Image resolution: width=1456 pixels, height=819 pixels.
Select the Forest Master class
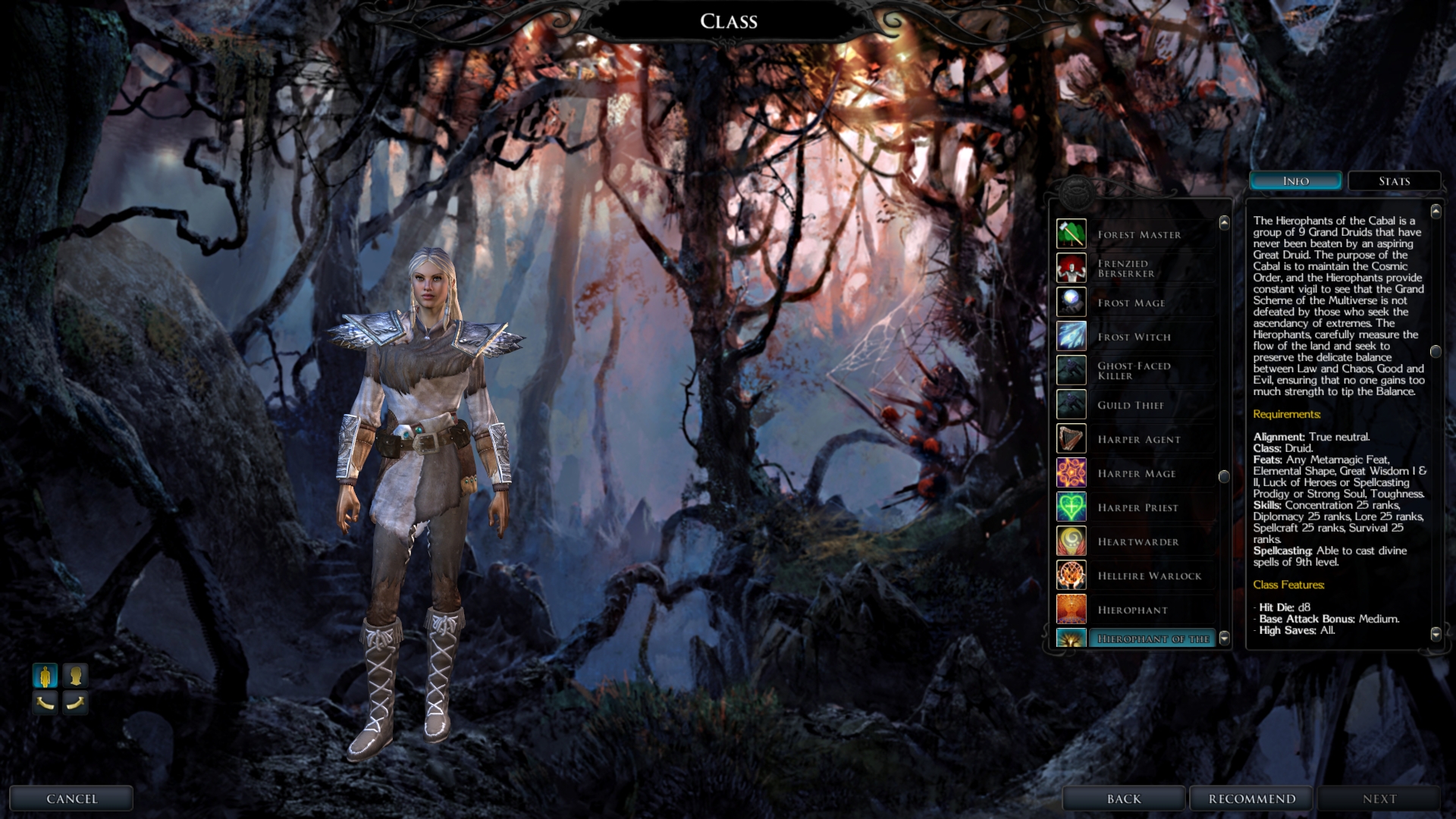click(1138, 234)
